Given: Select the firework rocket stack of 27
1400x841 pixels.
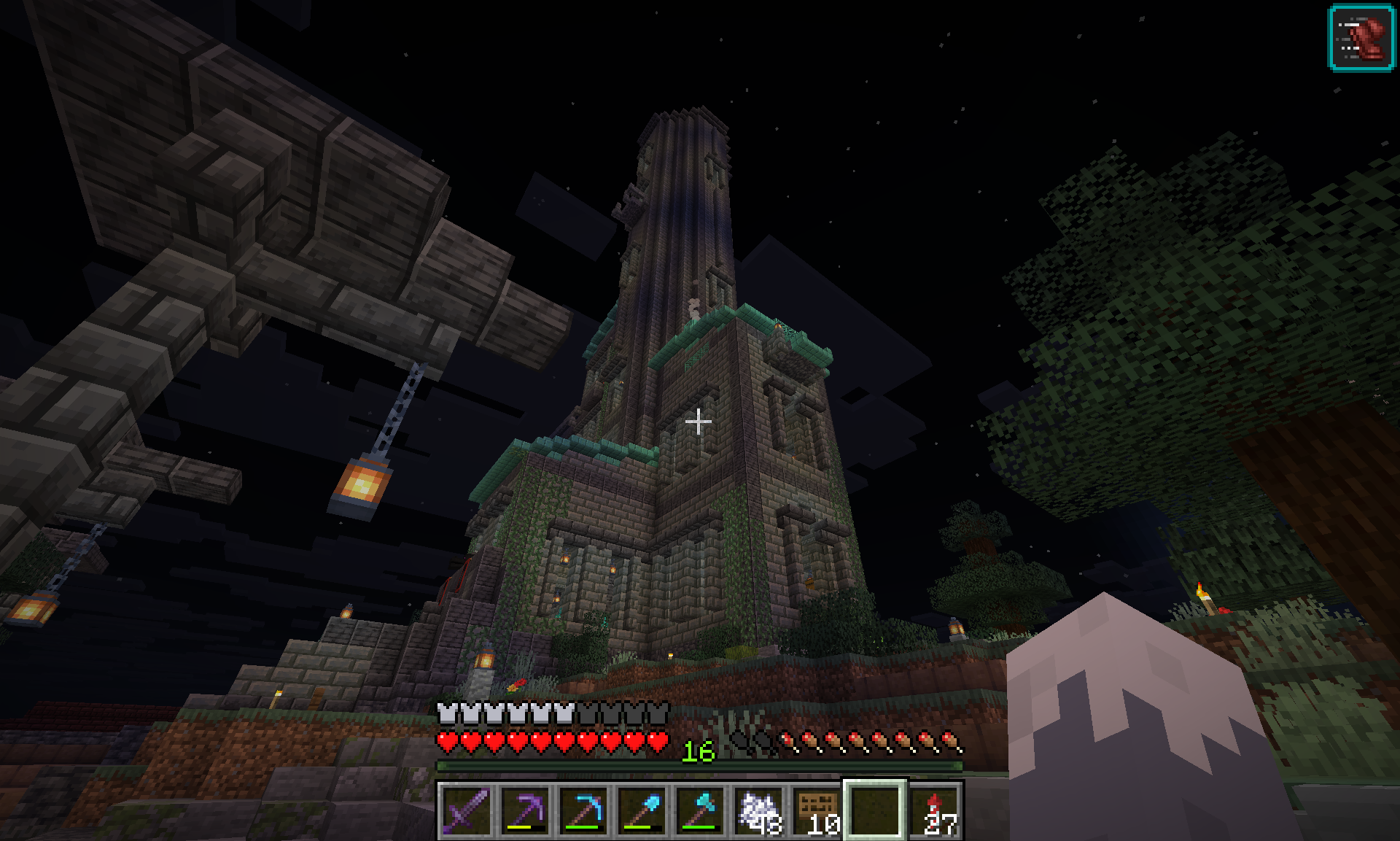Looking at the screenshot, I should pyautogui.click(x=935, y=810).
